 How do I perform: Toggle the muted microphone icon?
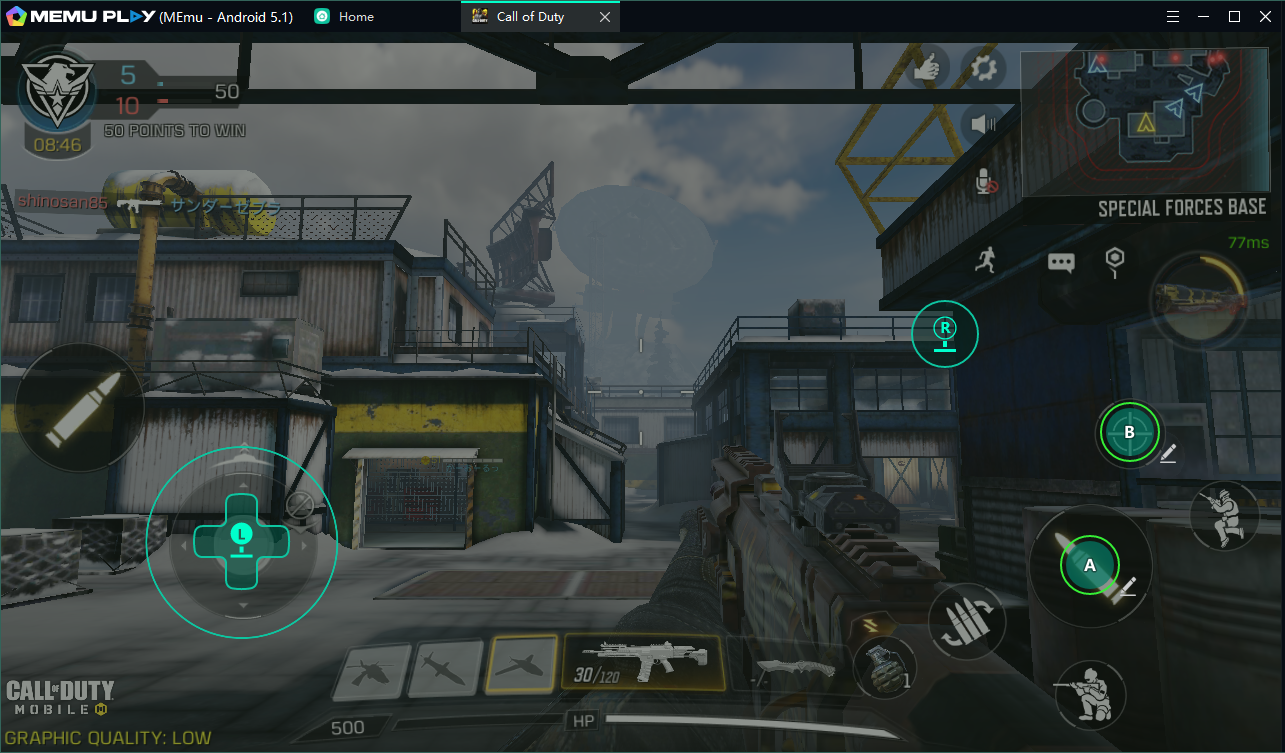(x=985, y=182)
